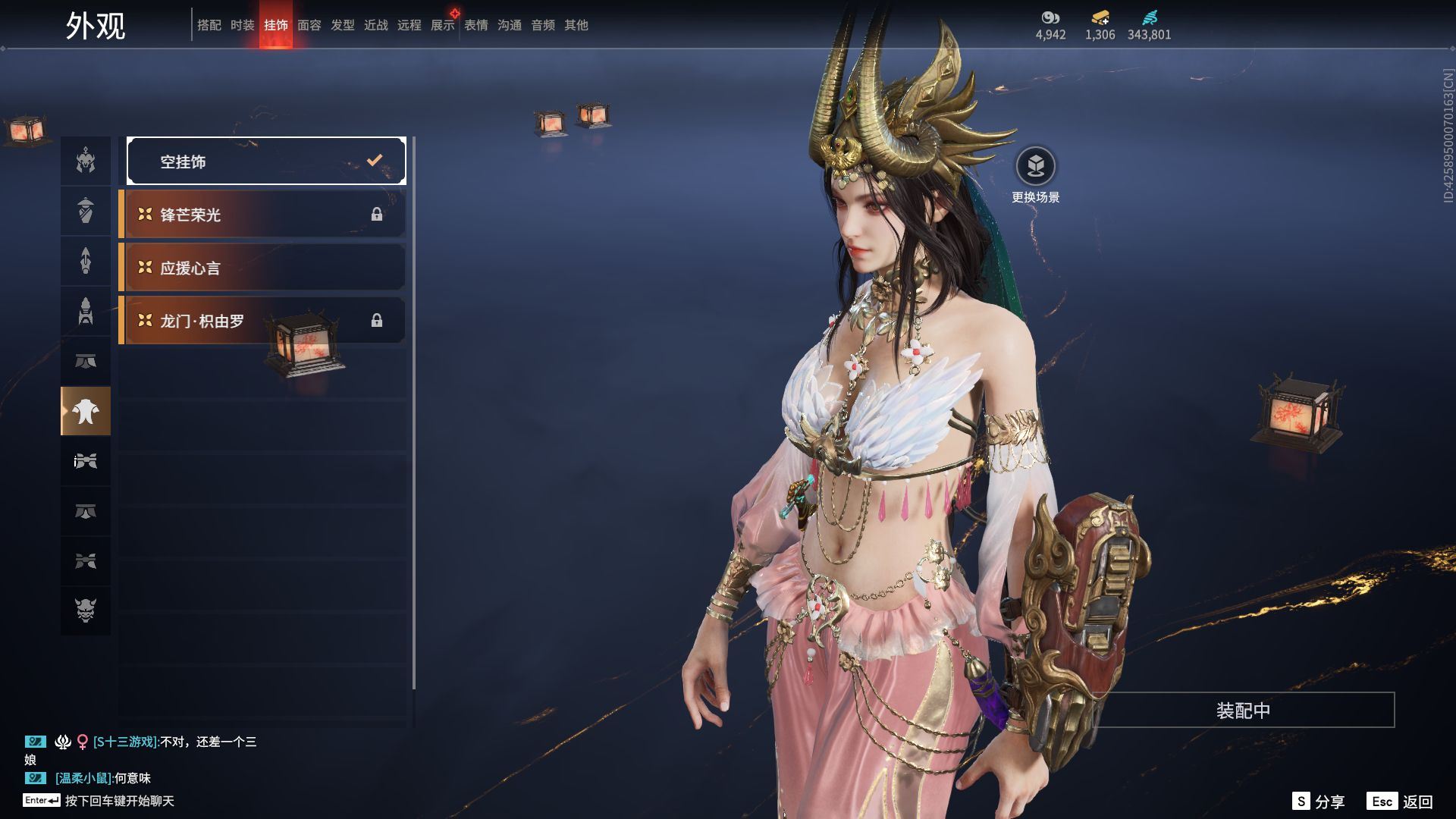Image resolution: width=1456 pixels, height=819 pixels.
Task: Go to the 发型 tab
Action: pyautogui.click(x=343, y=25)
